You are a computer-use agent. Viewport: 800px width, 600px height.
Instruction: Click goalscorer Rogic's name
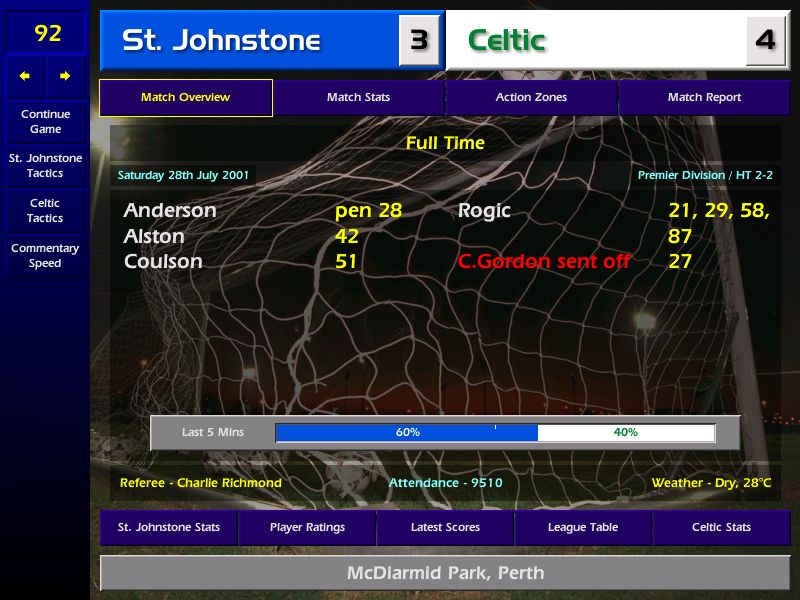pos(484,211)
